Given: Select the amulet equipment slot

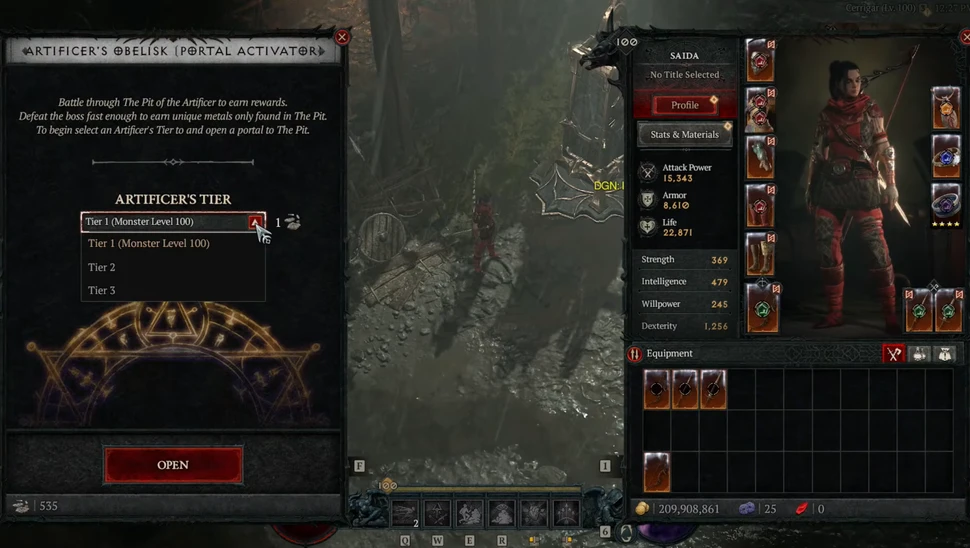Looking at the screenshot, I should (946, 108).
